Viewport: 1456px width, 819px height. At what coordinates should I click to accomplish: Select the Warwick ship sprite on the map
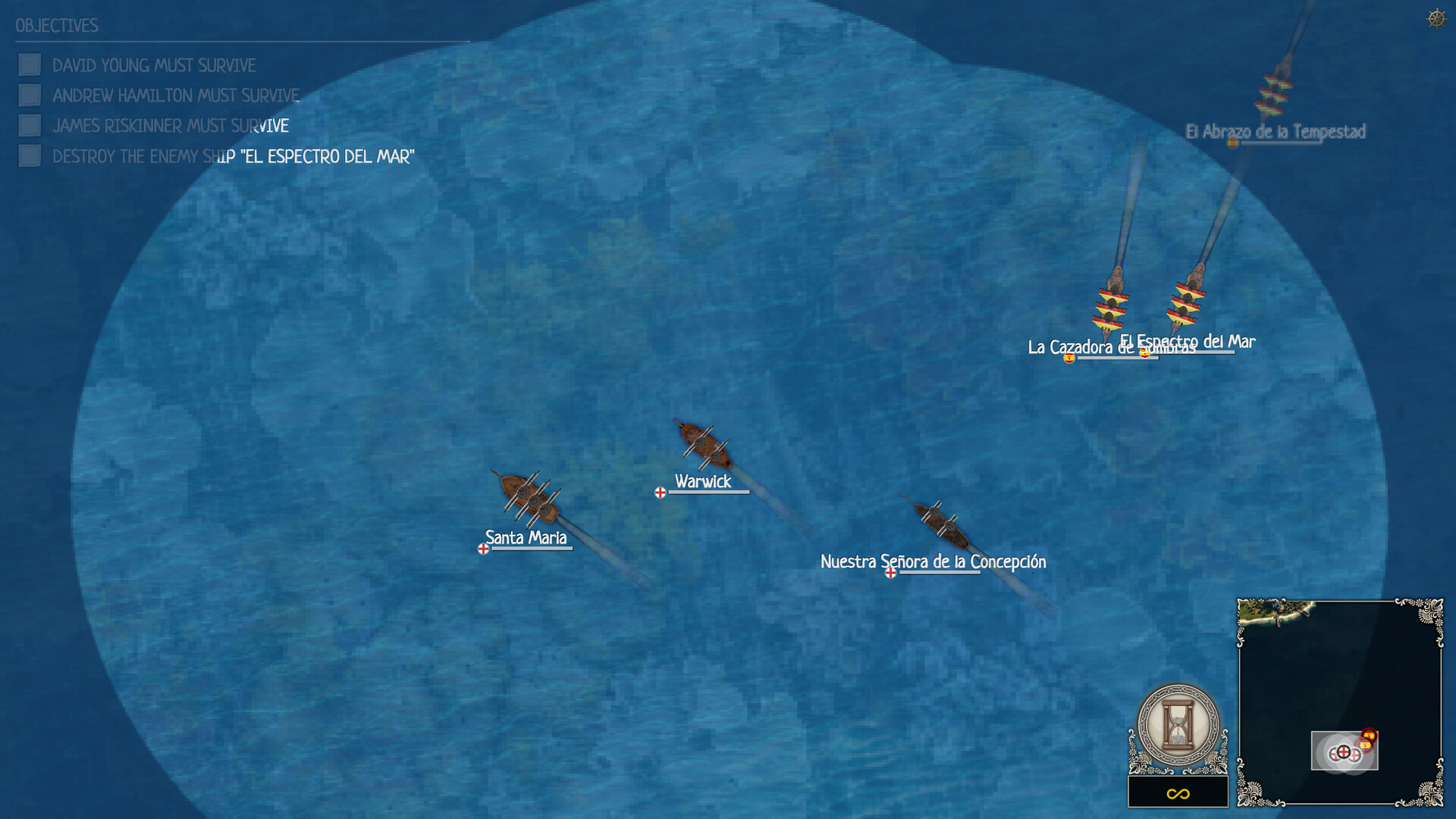pyautogui.click(x=705, y=444)
